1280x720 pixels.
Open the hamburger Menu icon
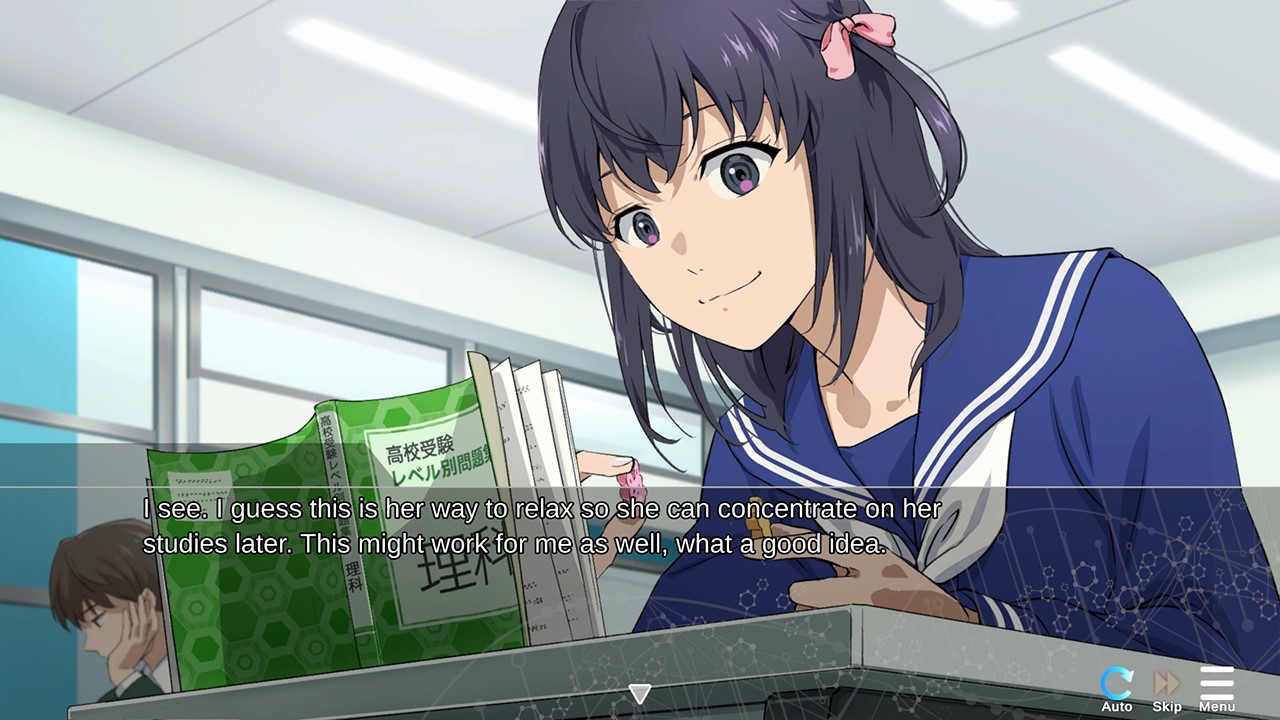click(1216, 682)
